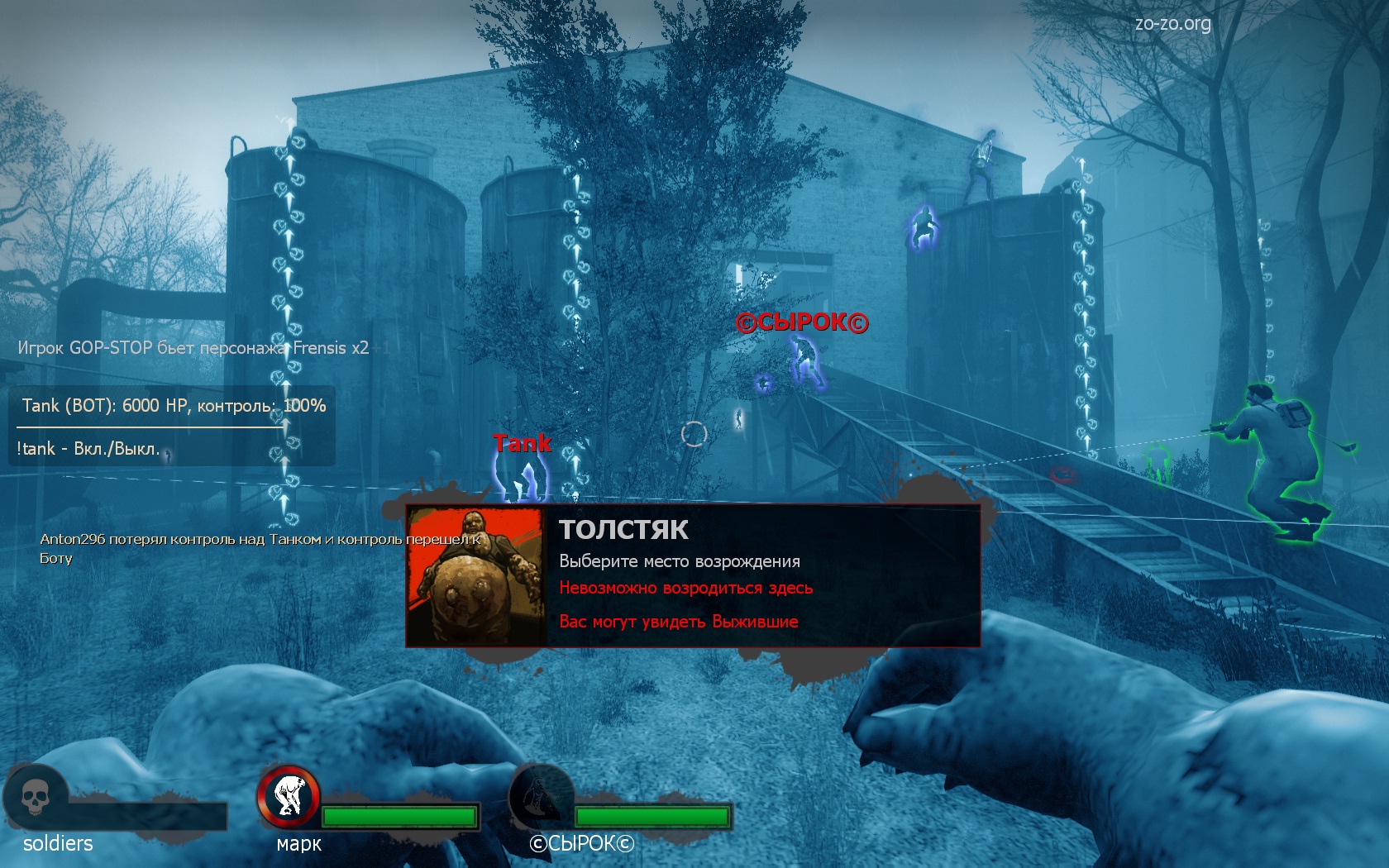Select the Tank (BOT) 6000 HP panel
The height and width of the screenshot is (868, 1389).
click(x=174, y=406)
